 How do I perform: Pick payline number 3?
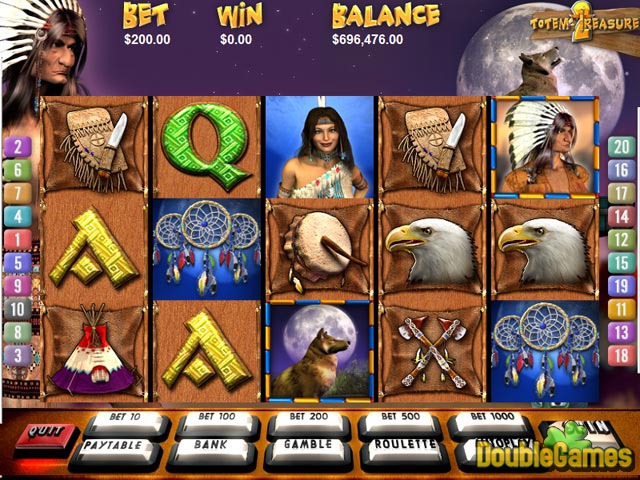17,354
